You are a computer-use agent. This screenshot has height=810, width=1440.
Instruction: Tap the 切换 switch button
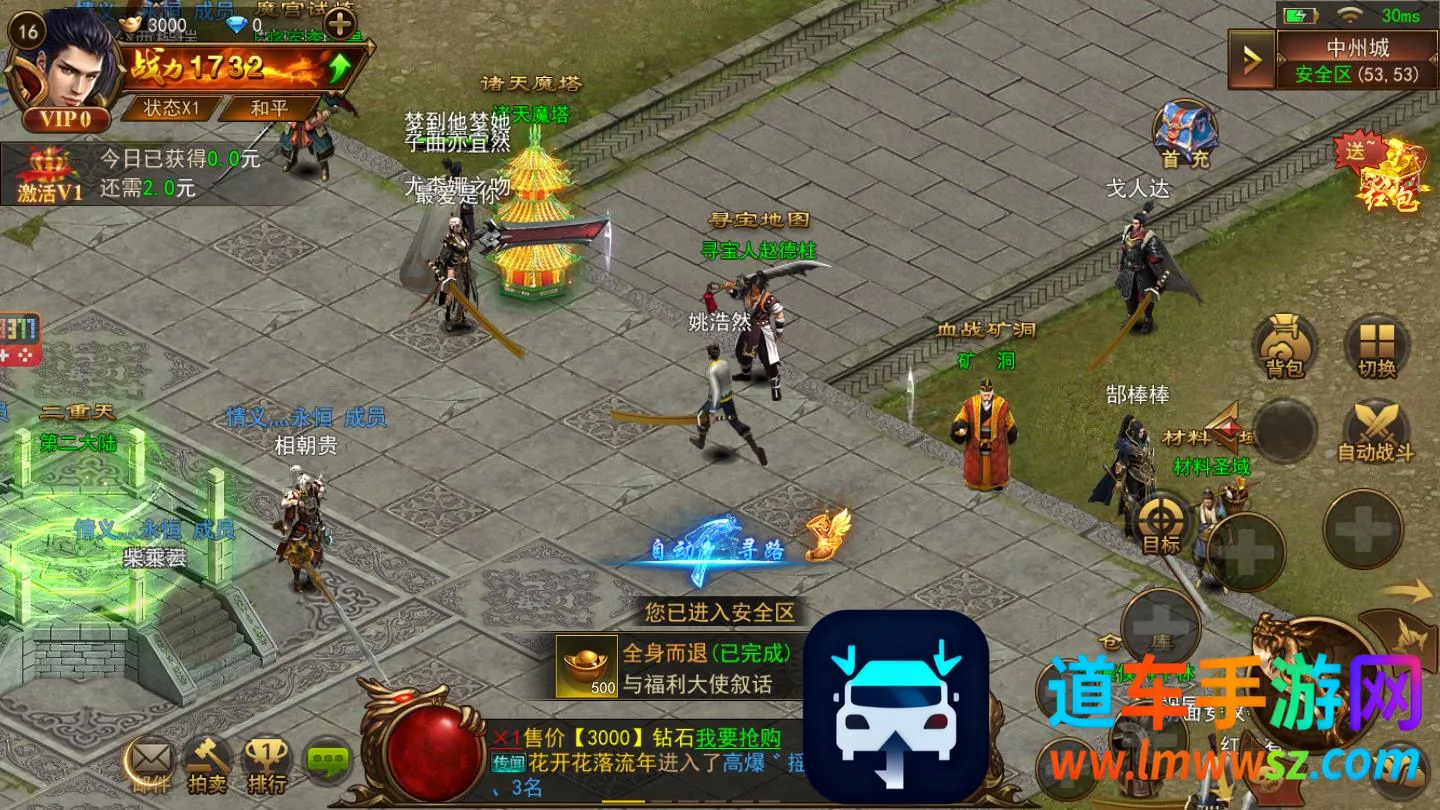coord(1376,347)
